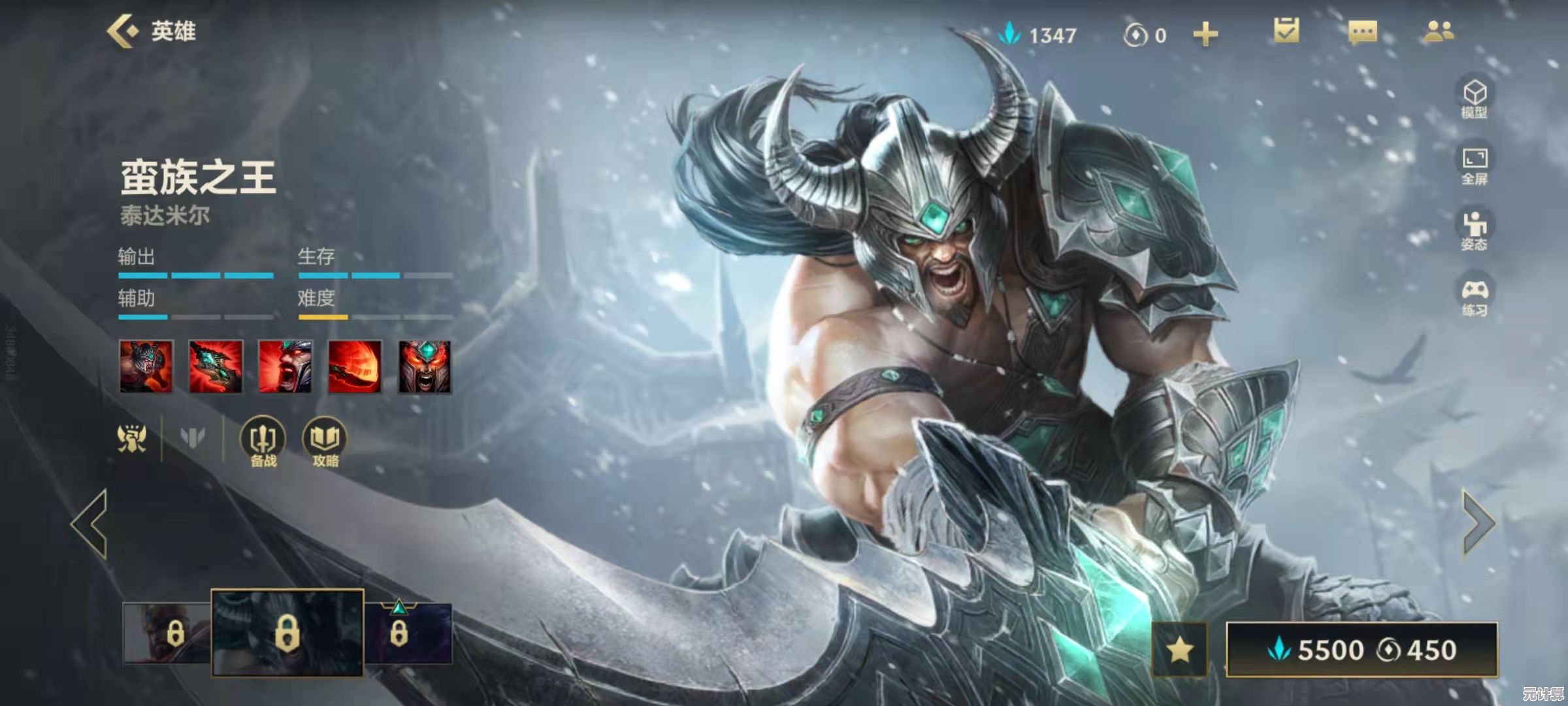Select the shouting face ability icon
Viewport: 1568px width, 706px height.
286,367
